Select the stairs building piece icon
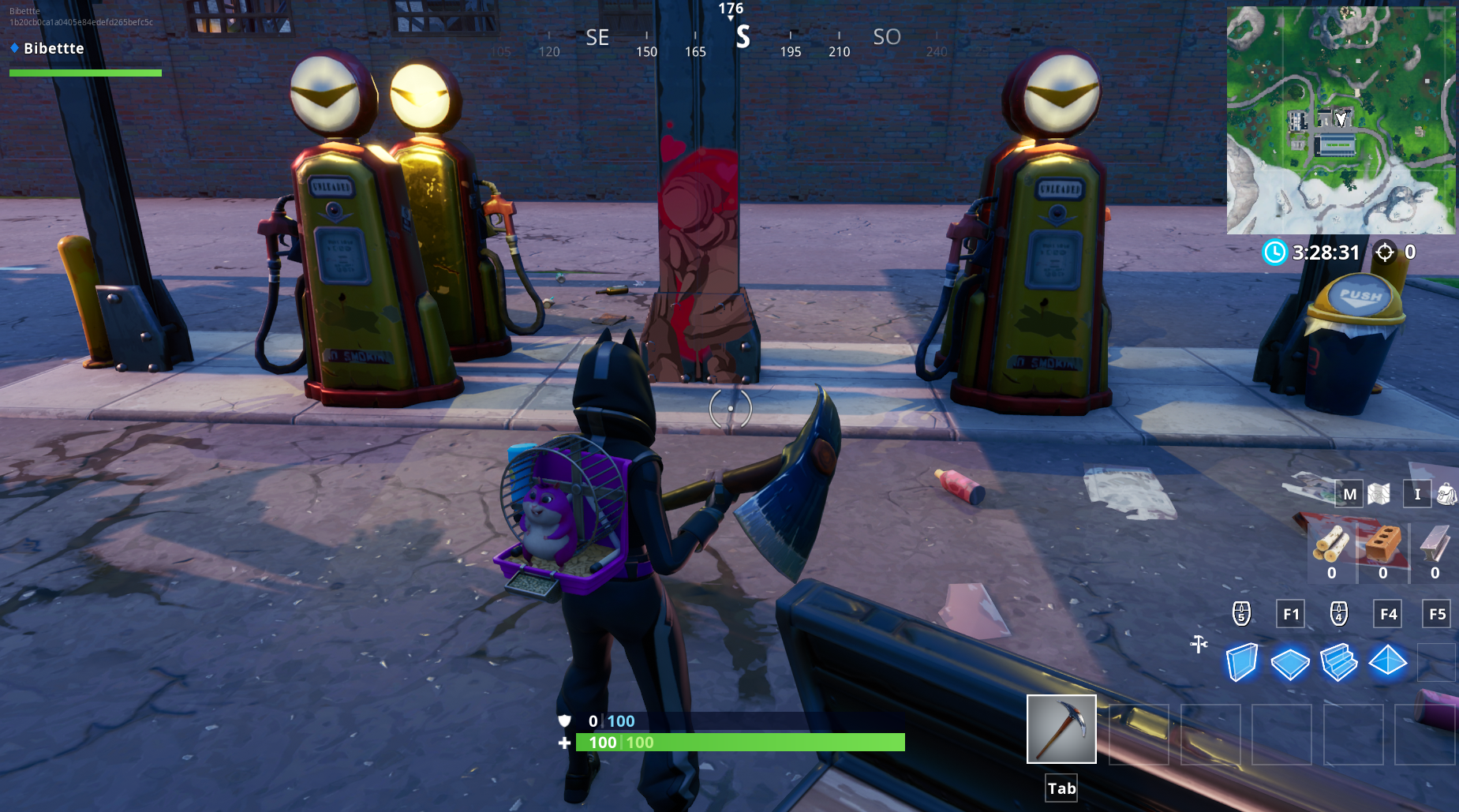This screenshot has width=1459, height=812. tap(1338, 661)
